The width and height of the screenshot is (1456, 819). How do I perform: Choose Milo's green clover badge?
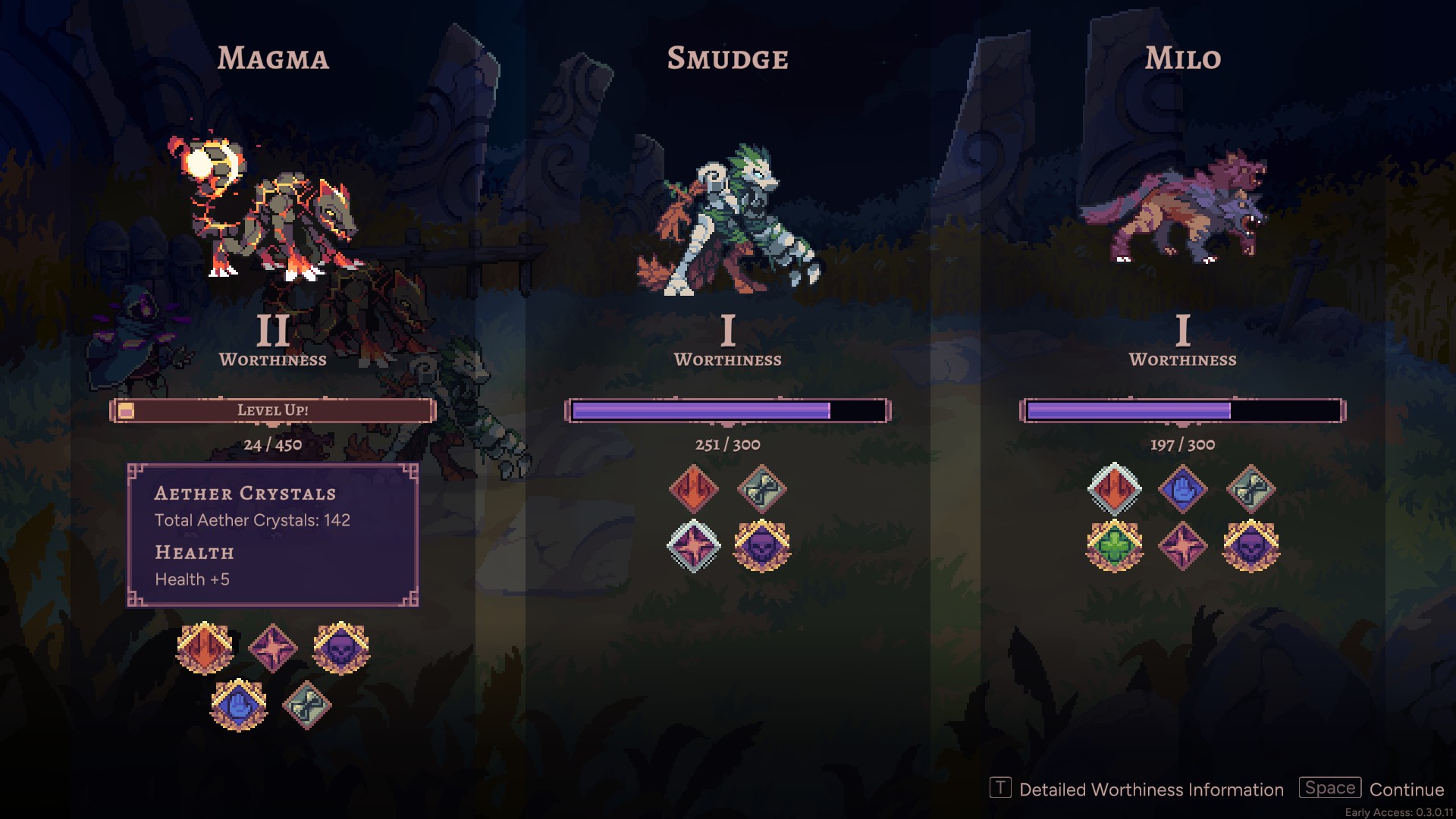[x=1115, y=546]
